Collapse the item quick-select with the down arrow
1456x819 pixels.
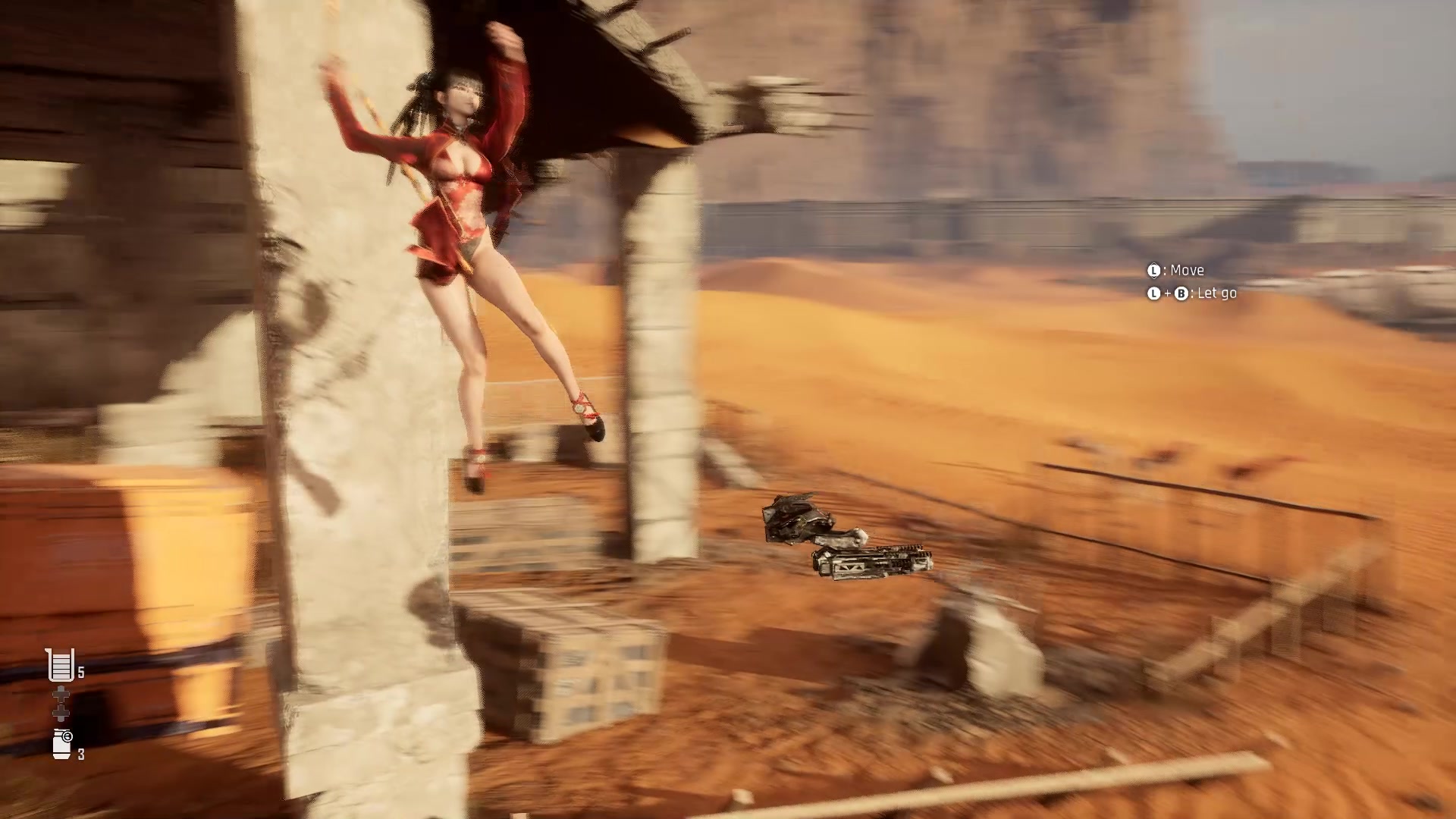[x=61, y=714]
